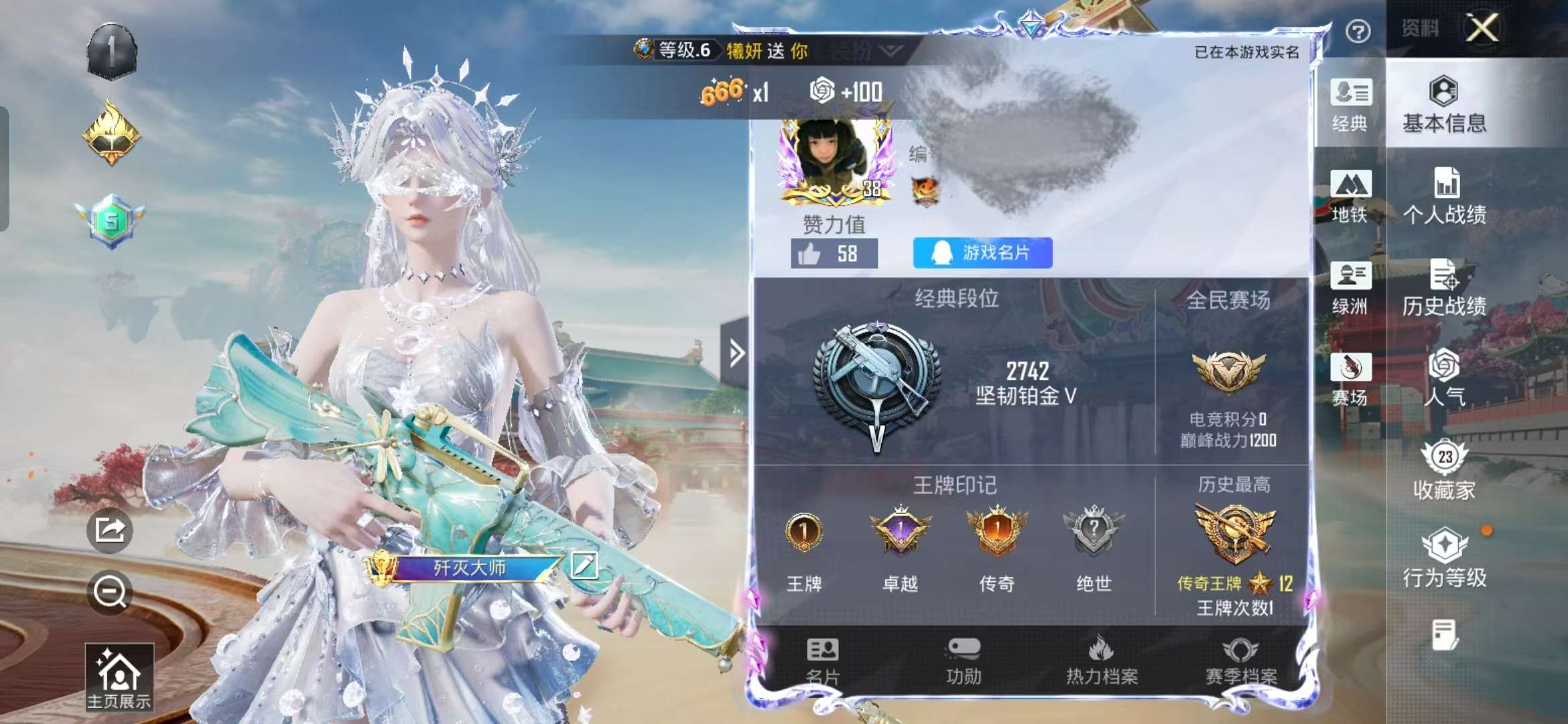Switch to the 地铁 metro mode tab
1568x724 pixels.
pyautogui.click(x=1350, y=196)
